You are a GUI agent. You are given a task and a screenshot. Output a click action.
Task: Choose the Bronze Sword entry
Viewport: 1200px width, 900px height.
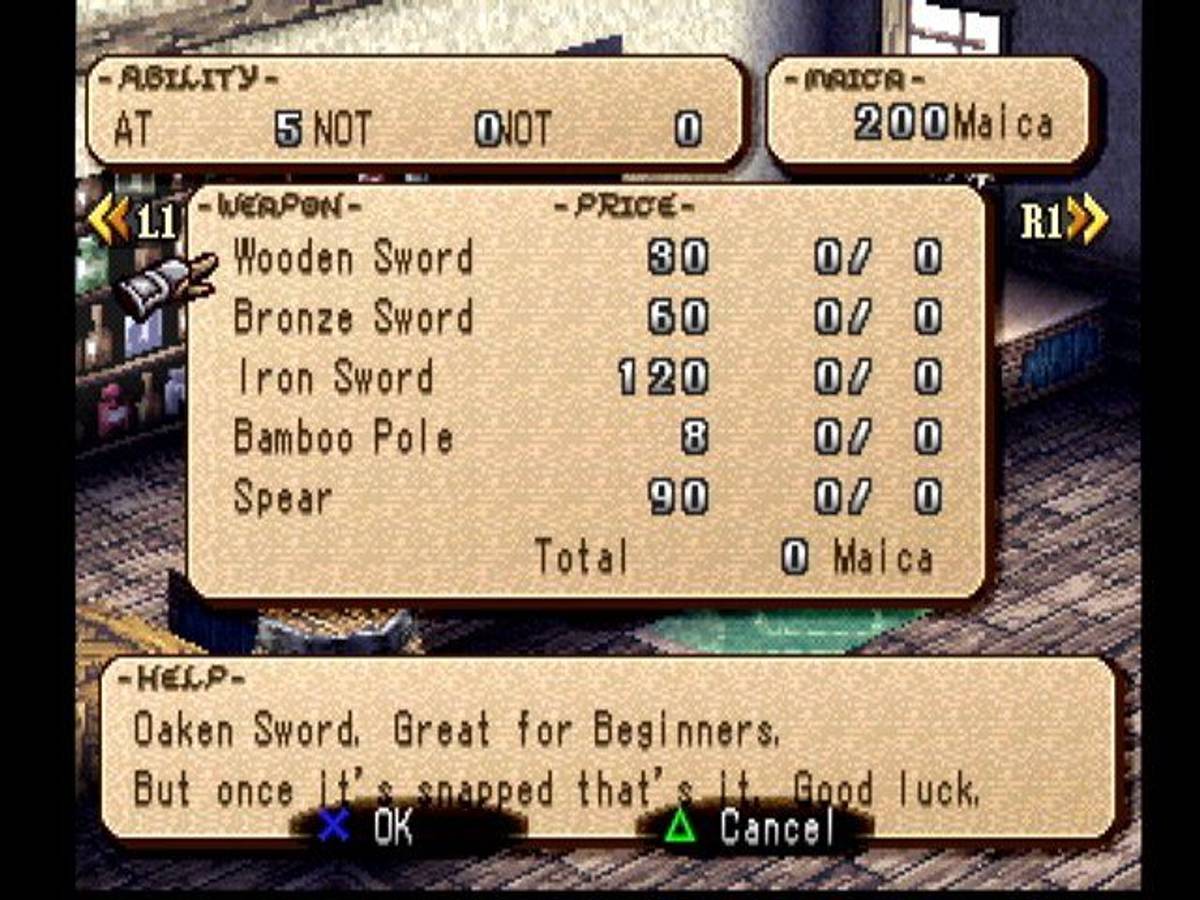(353, 319)
